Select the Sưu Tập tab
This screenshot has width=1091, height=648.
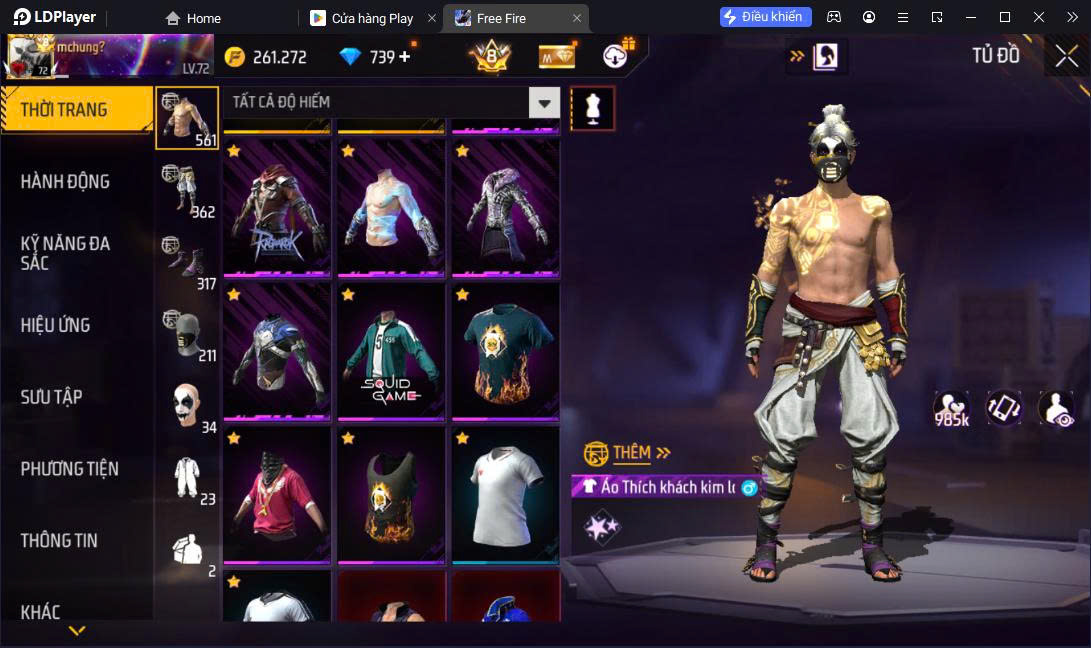pyautogui.click(x=52, y=397)
